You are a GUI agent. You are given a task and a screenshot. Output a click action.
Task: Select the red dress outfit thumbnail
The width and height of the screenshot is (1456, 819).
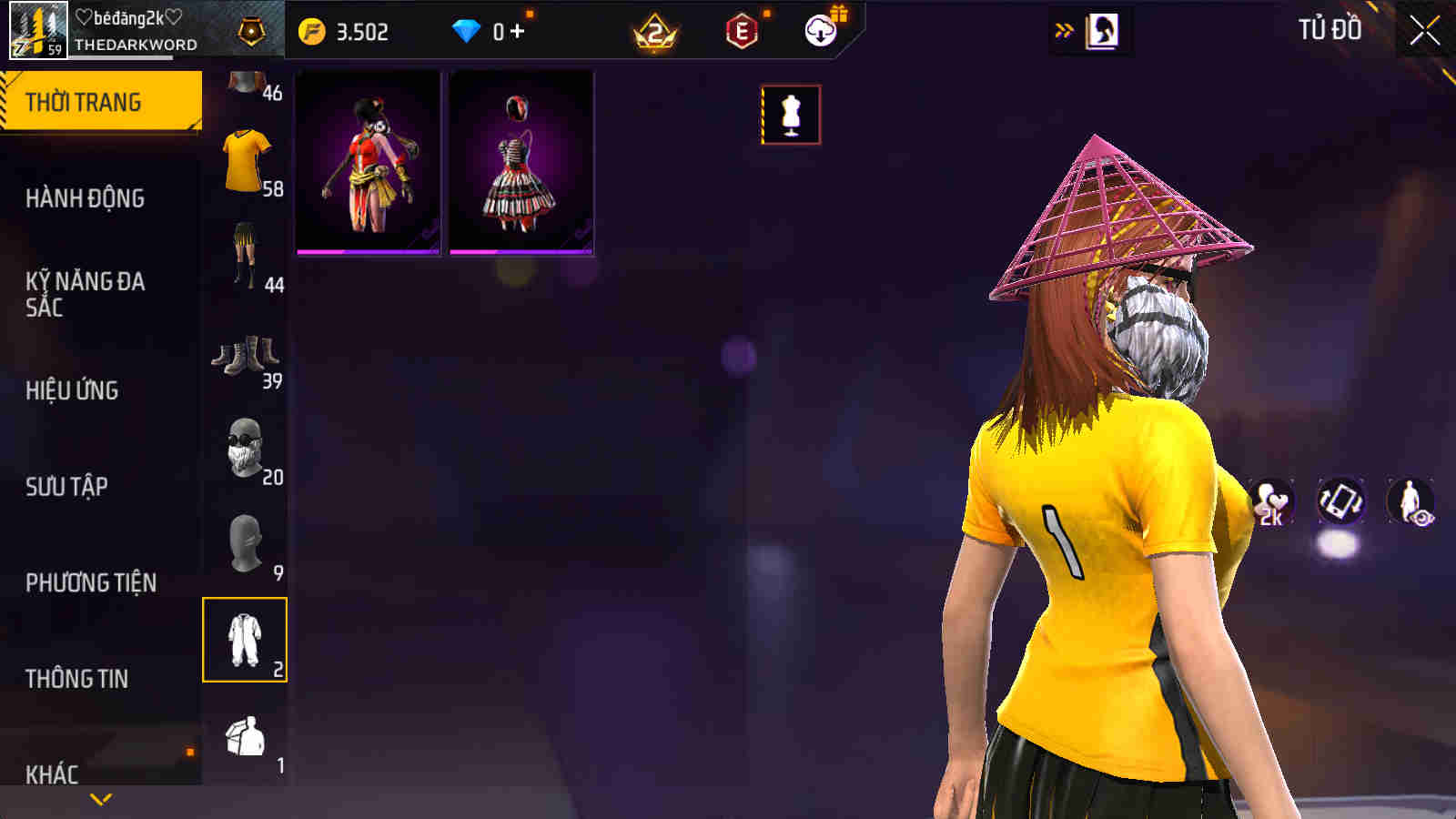point(368,162)
